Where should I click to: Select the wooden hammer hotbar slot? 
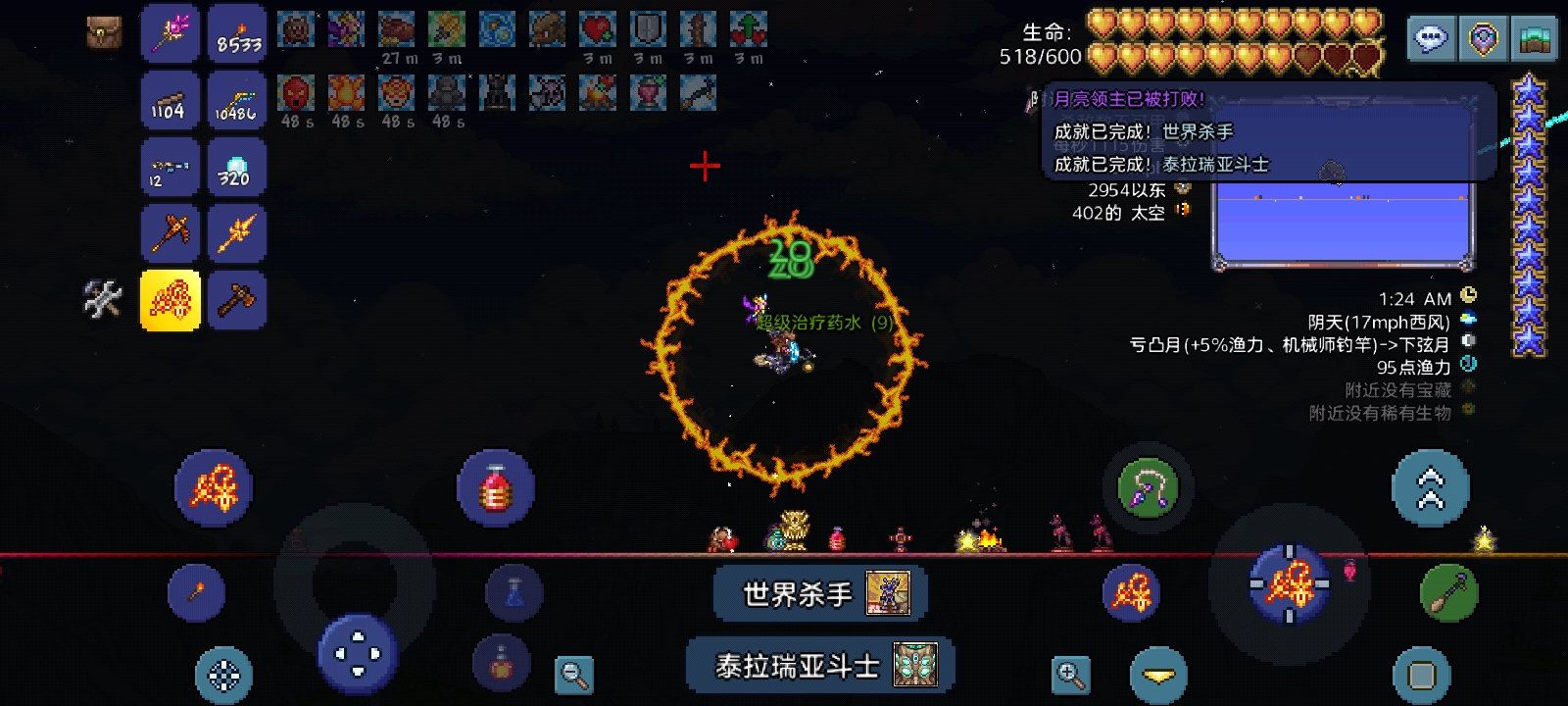point(236,300)
